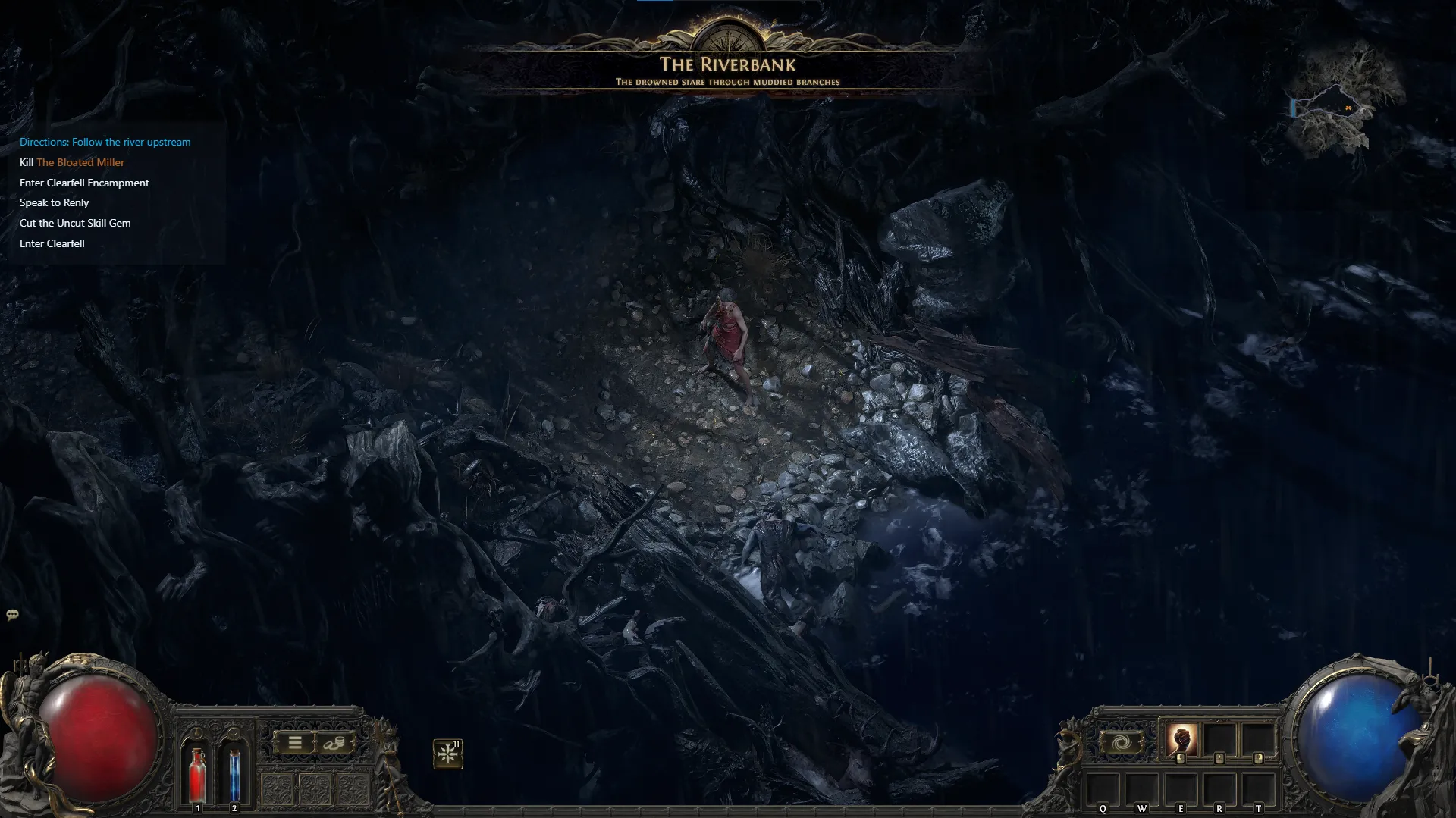Click the left-mouse binding icon under the fist skill

coord(1181,758)
